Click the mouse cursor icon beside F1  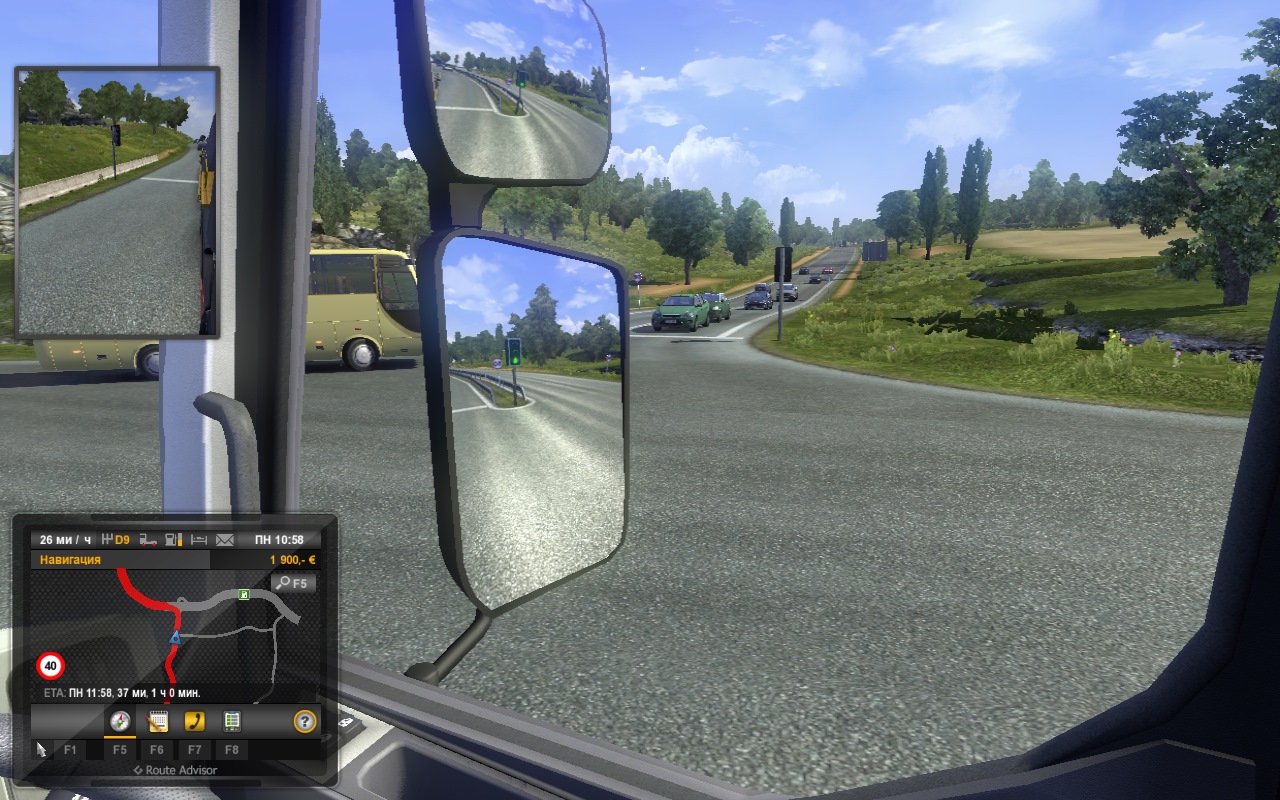41,749
